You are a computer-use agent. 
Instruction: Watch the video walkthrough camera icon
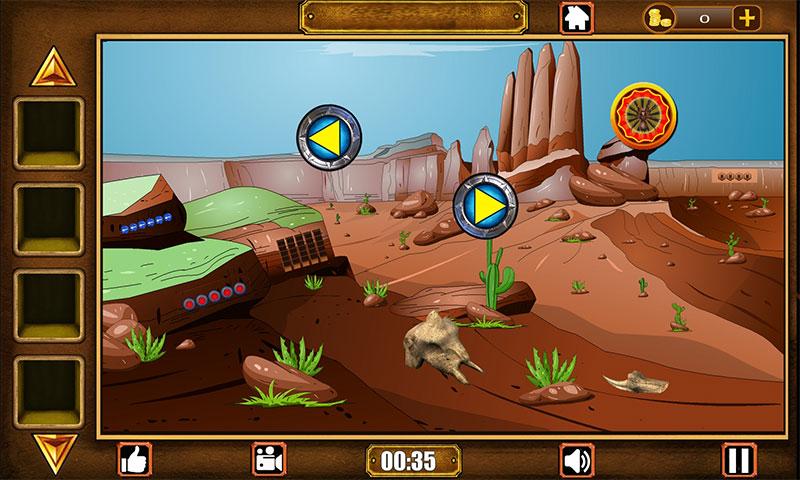pyautogui.click(x=267, y=459)
